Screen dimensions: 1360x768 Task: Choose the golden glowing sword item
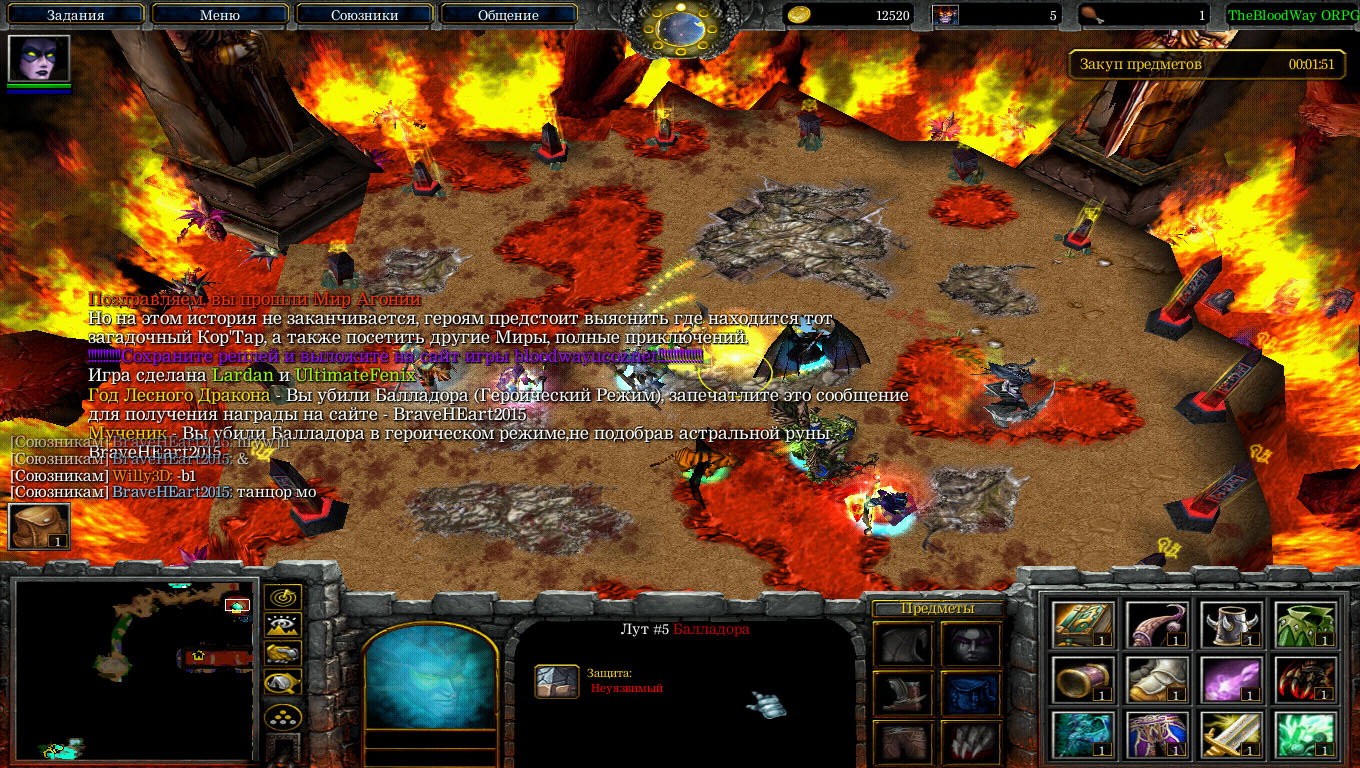pos(1231,734)
